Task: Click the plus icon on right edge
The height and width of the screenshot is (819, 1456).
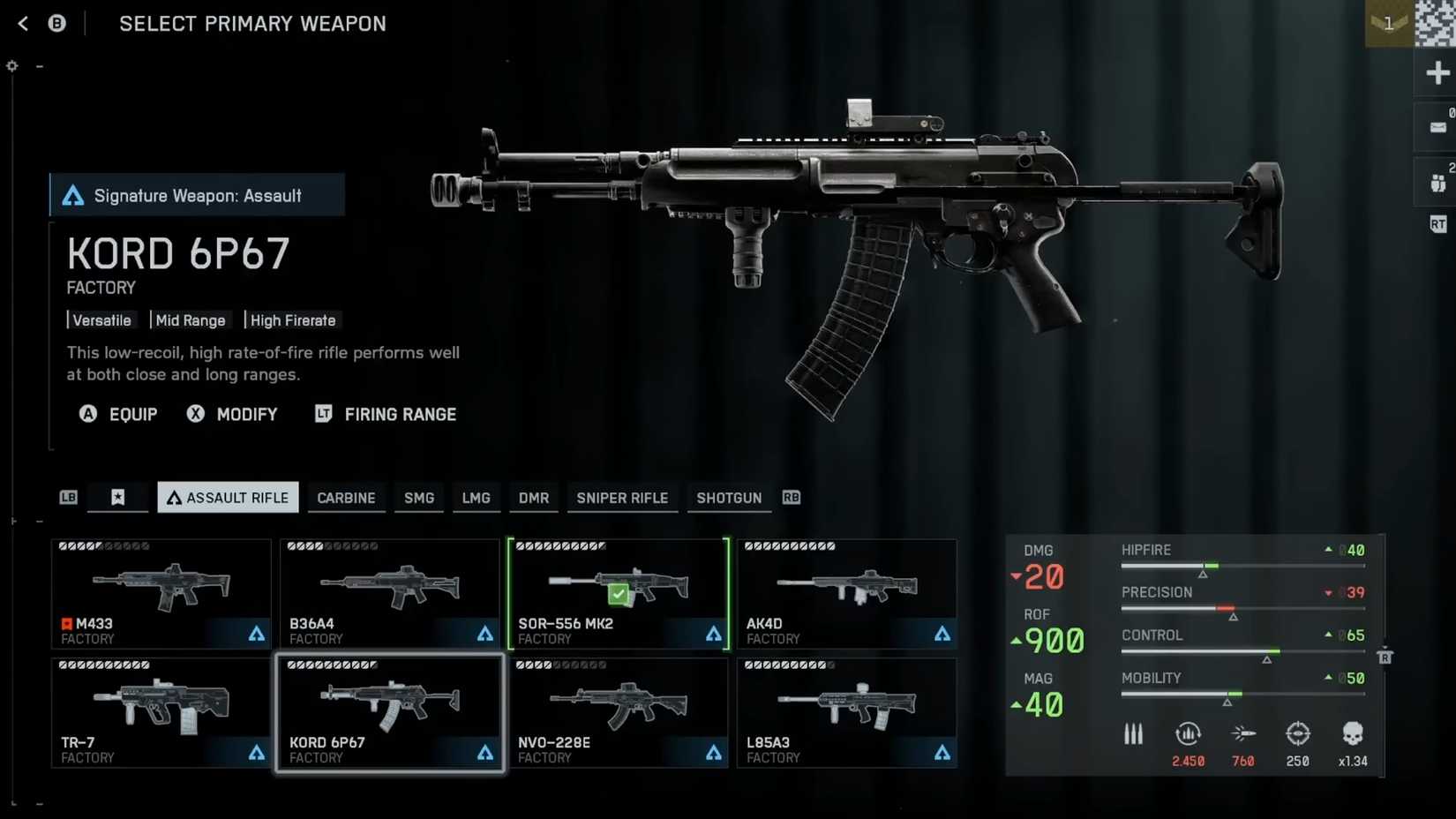Action: tap(1437, 72)
